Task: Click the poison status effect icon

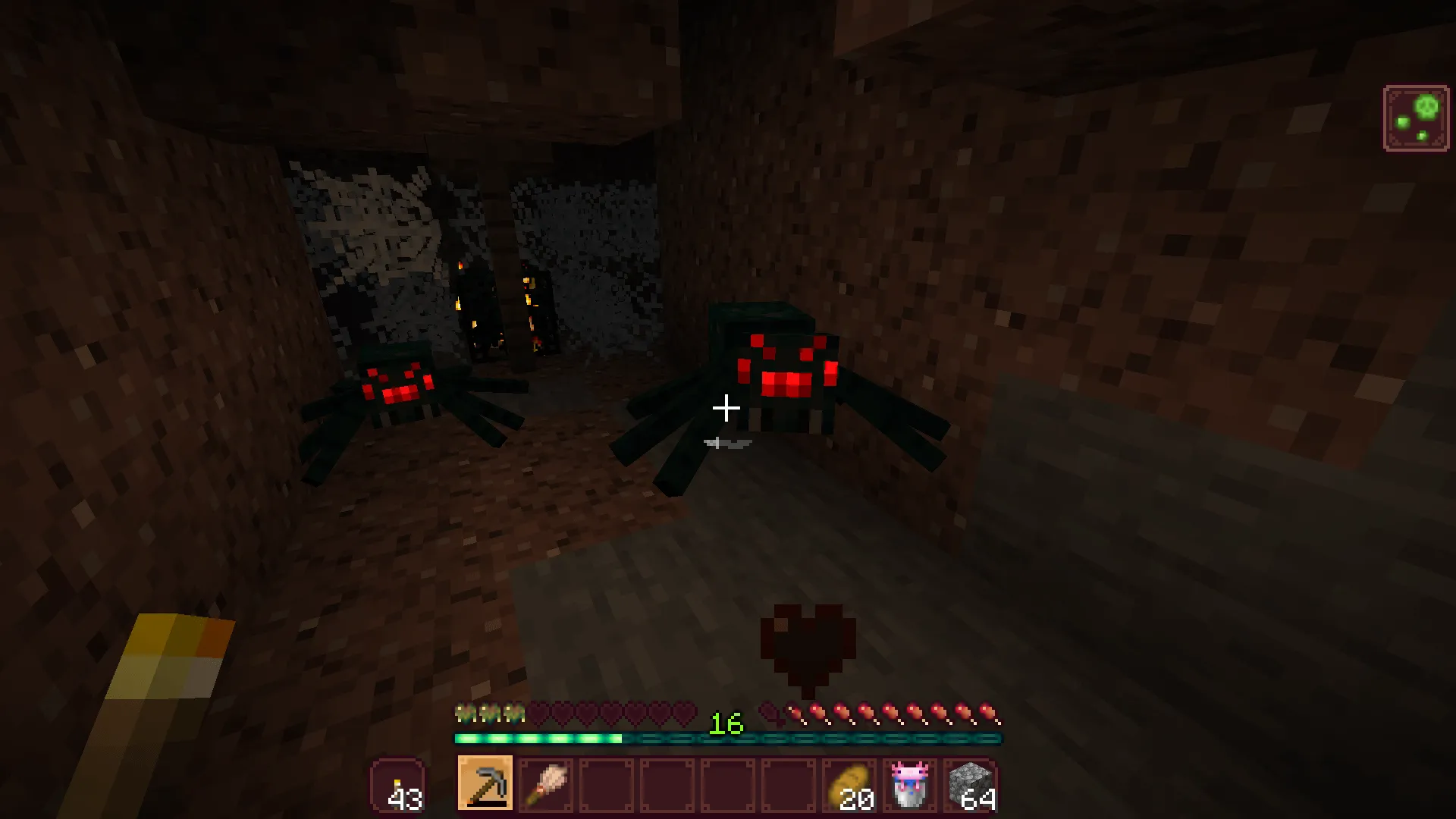Action: [1417, 118]
